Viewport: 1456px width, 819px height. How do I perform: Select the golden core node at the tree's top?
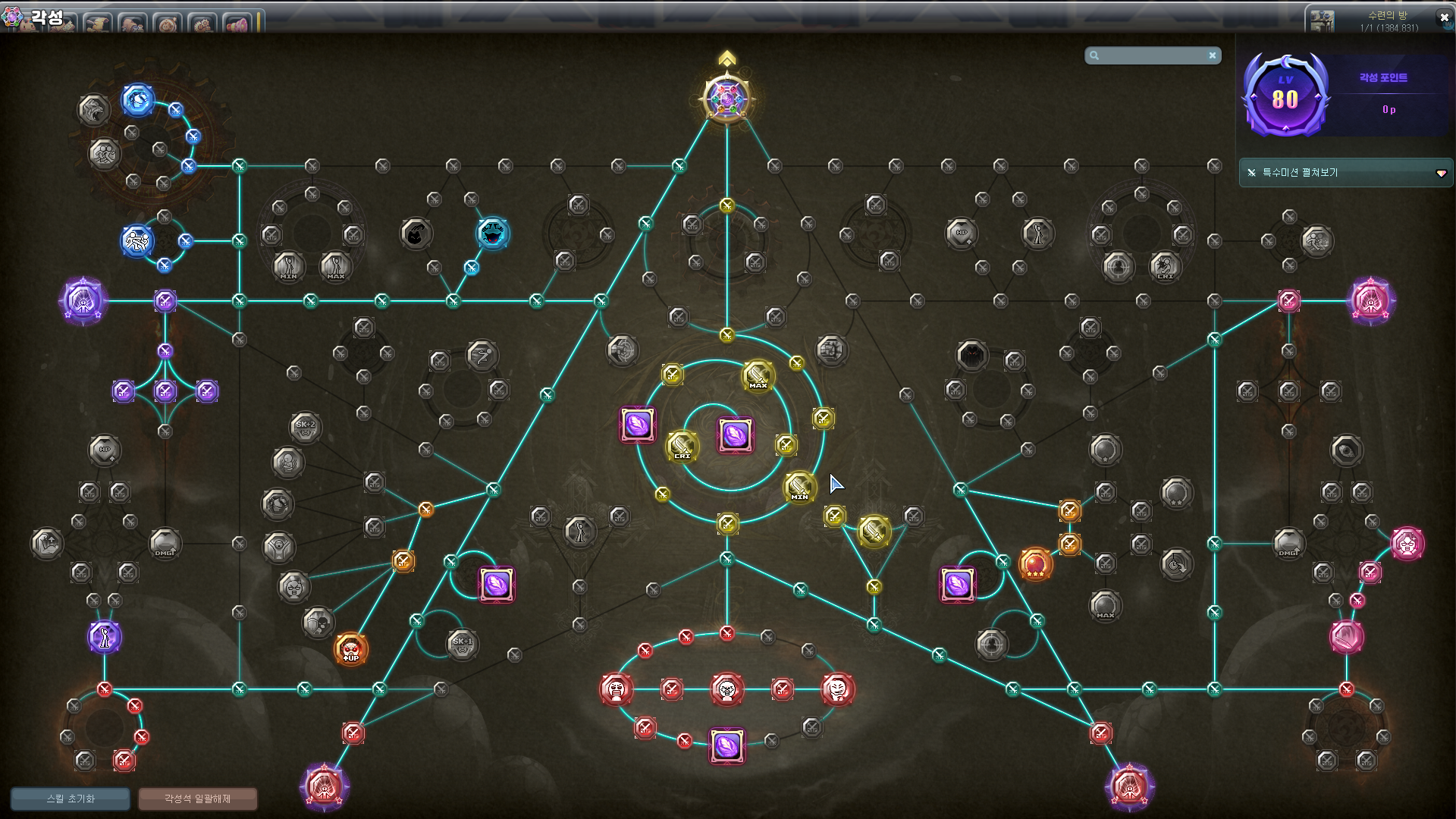pos(726,99)
